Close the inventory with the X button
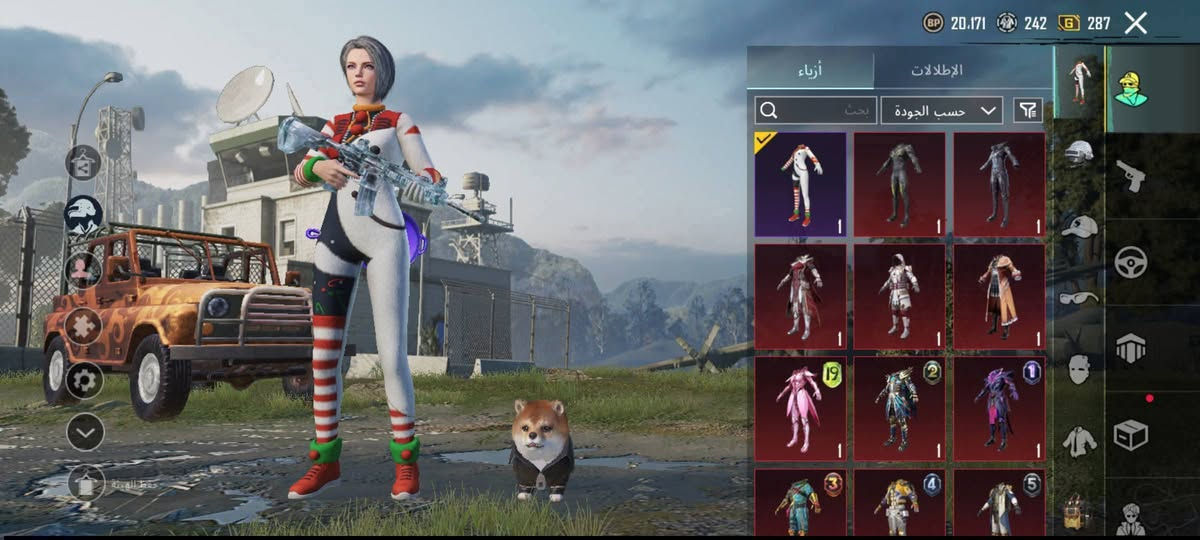 point(1135,23)
